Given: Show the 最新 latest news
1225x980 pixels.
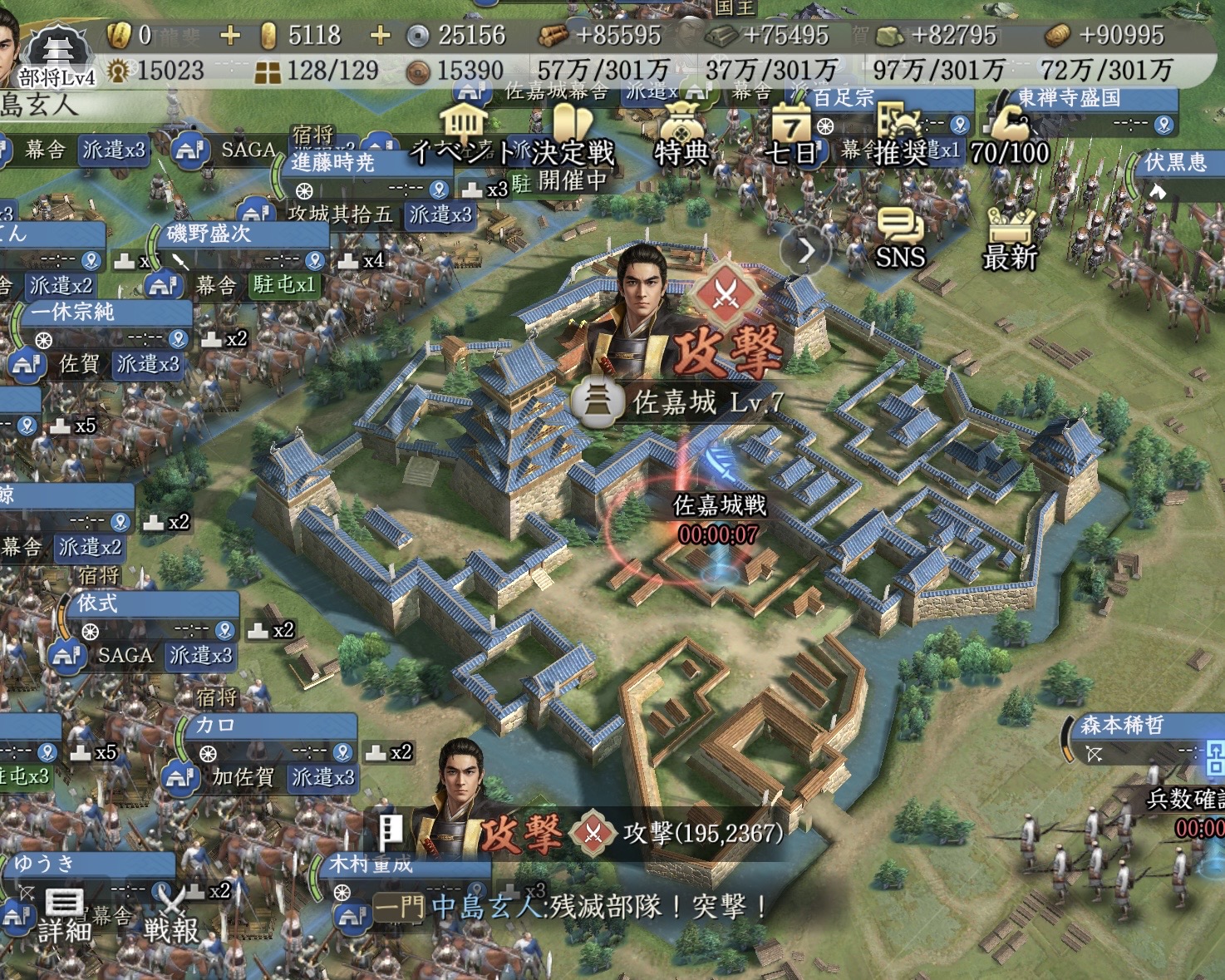Looking at the screenshot, I should tap(1010, 239).
